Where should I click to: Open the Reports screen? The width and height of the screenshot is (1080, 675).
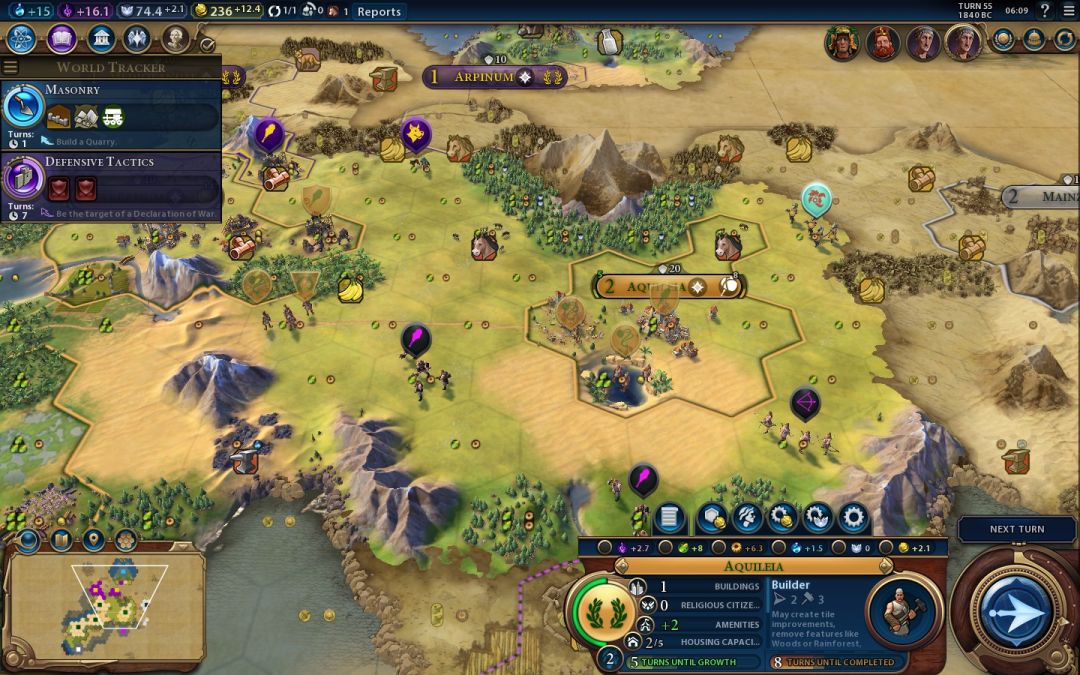[379, 12]
